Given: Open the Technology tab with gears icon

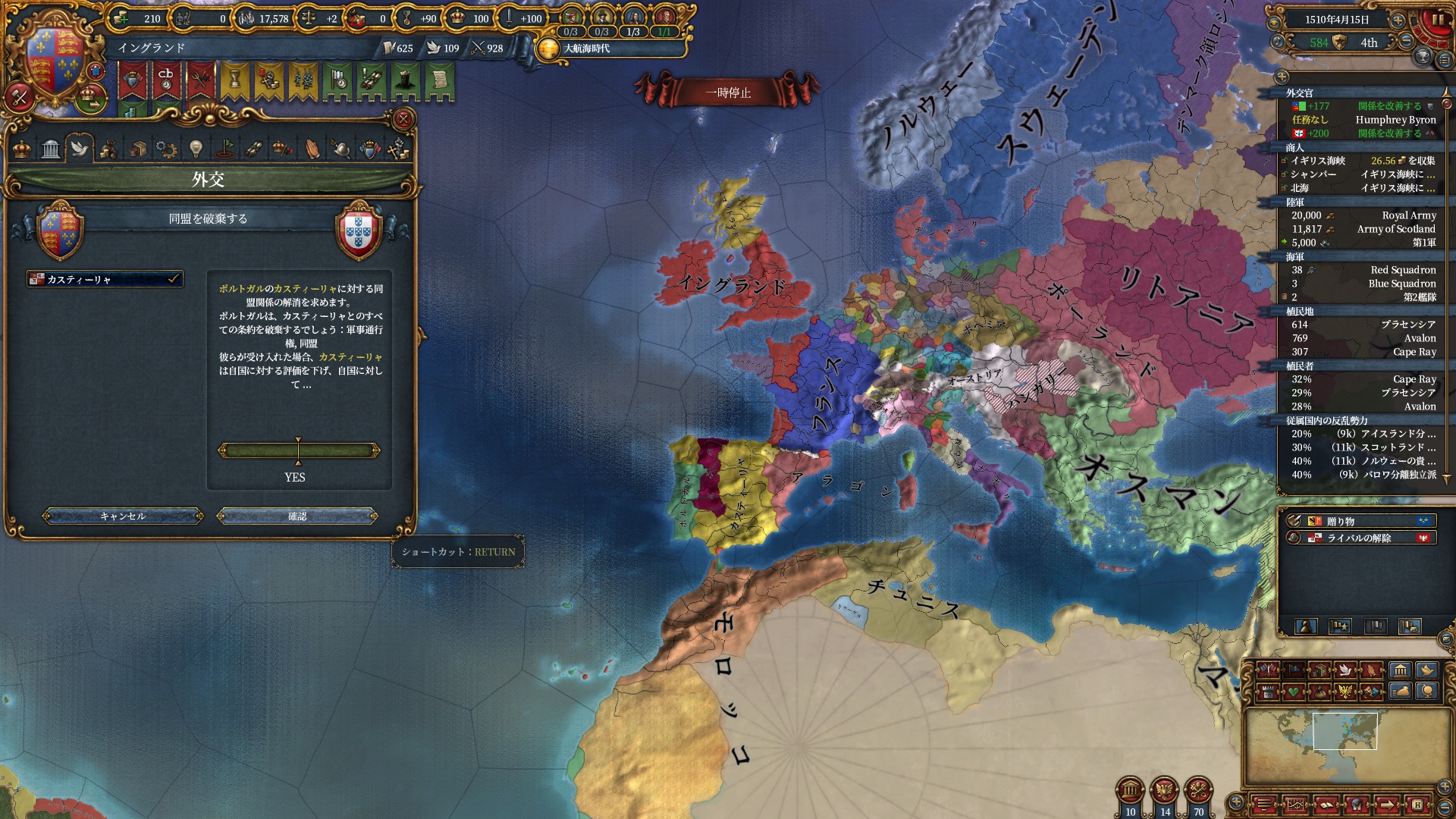Looking at the screenshot, I should tap(166, 149).
